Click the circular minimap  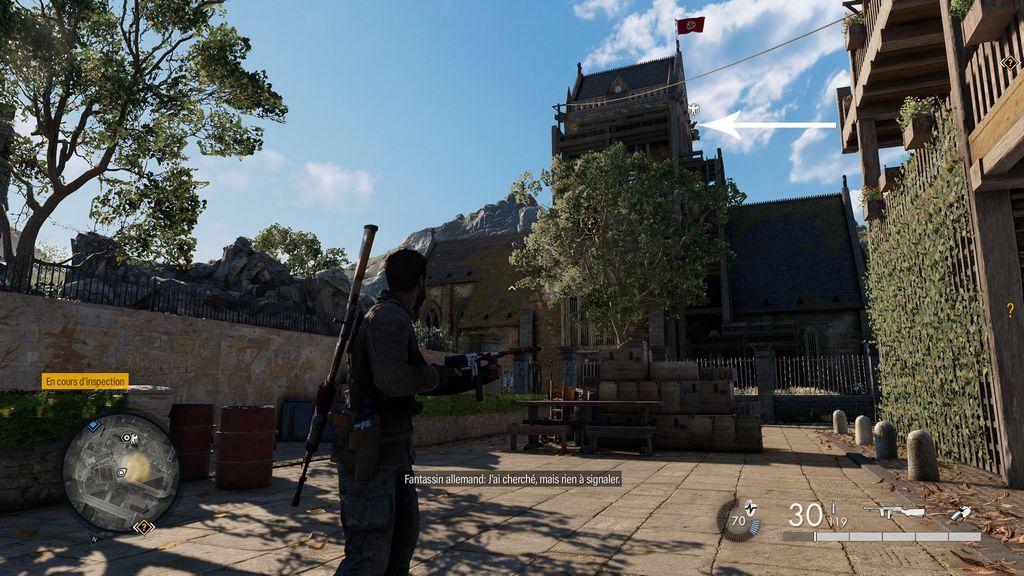(121, 472)
